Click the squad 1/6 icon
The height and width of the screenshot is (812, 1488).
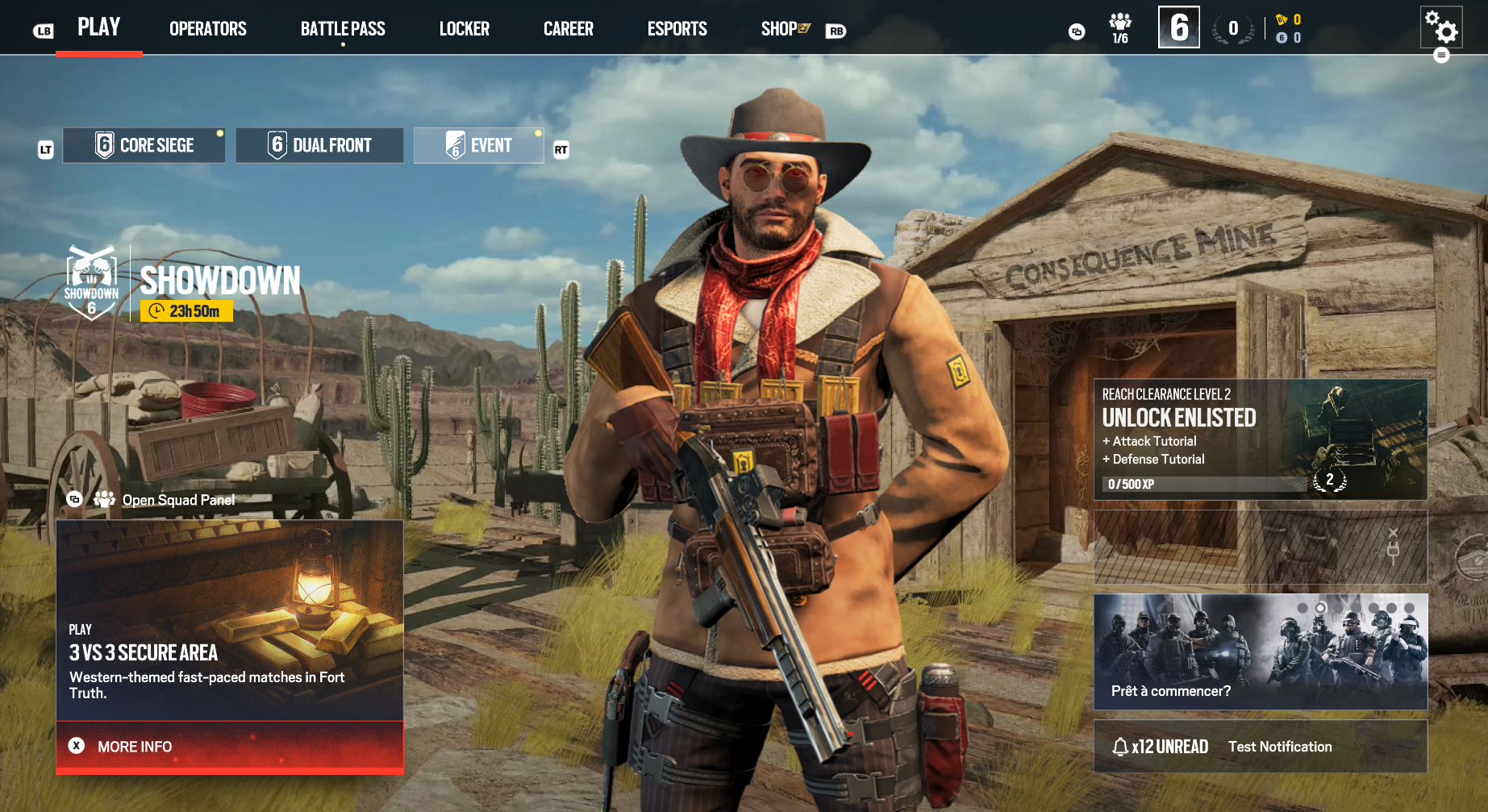tap(1119, 28)
